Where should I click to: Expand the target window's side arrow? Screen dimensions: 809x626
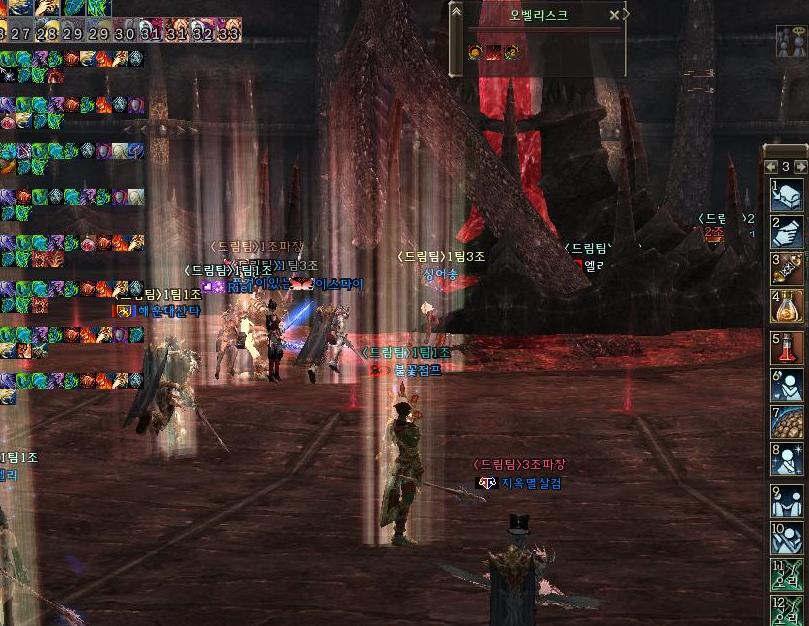(627, 15)
